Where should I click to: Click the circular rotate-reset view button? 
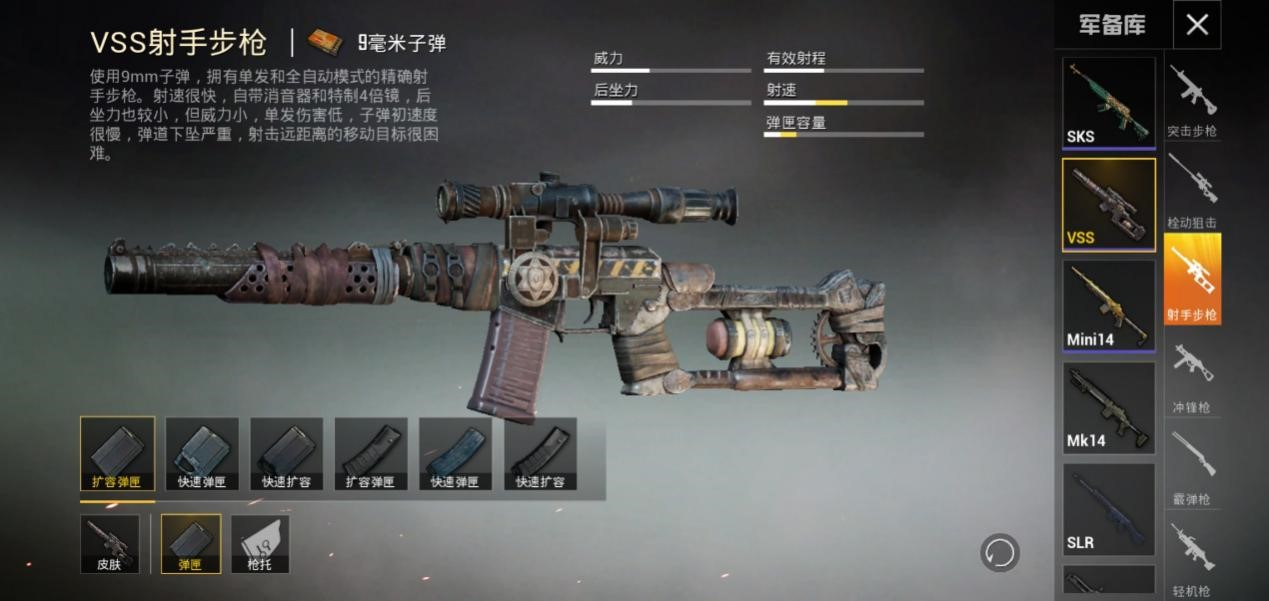click(x=999, y=552)
